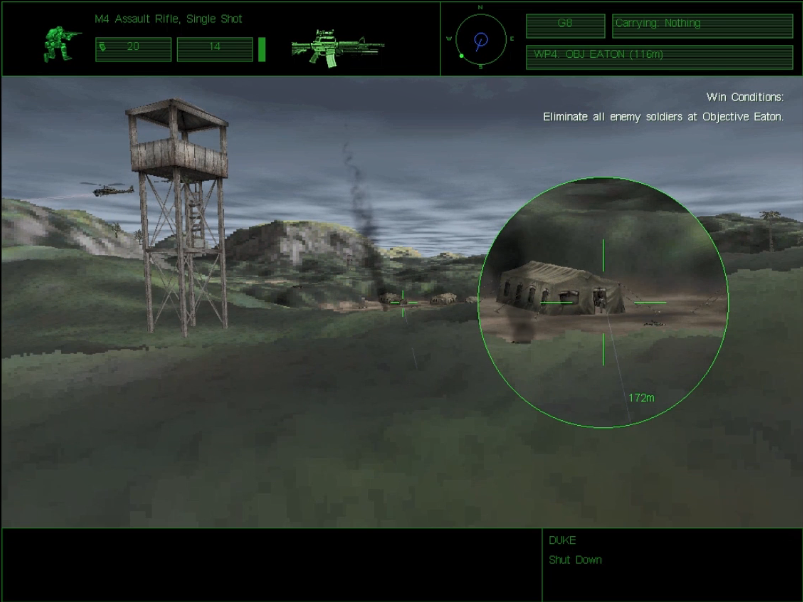Select the WP4 OBJ EATON waypoint box

pyautogui.click(x=659, y=56)
